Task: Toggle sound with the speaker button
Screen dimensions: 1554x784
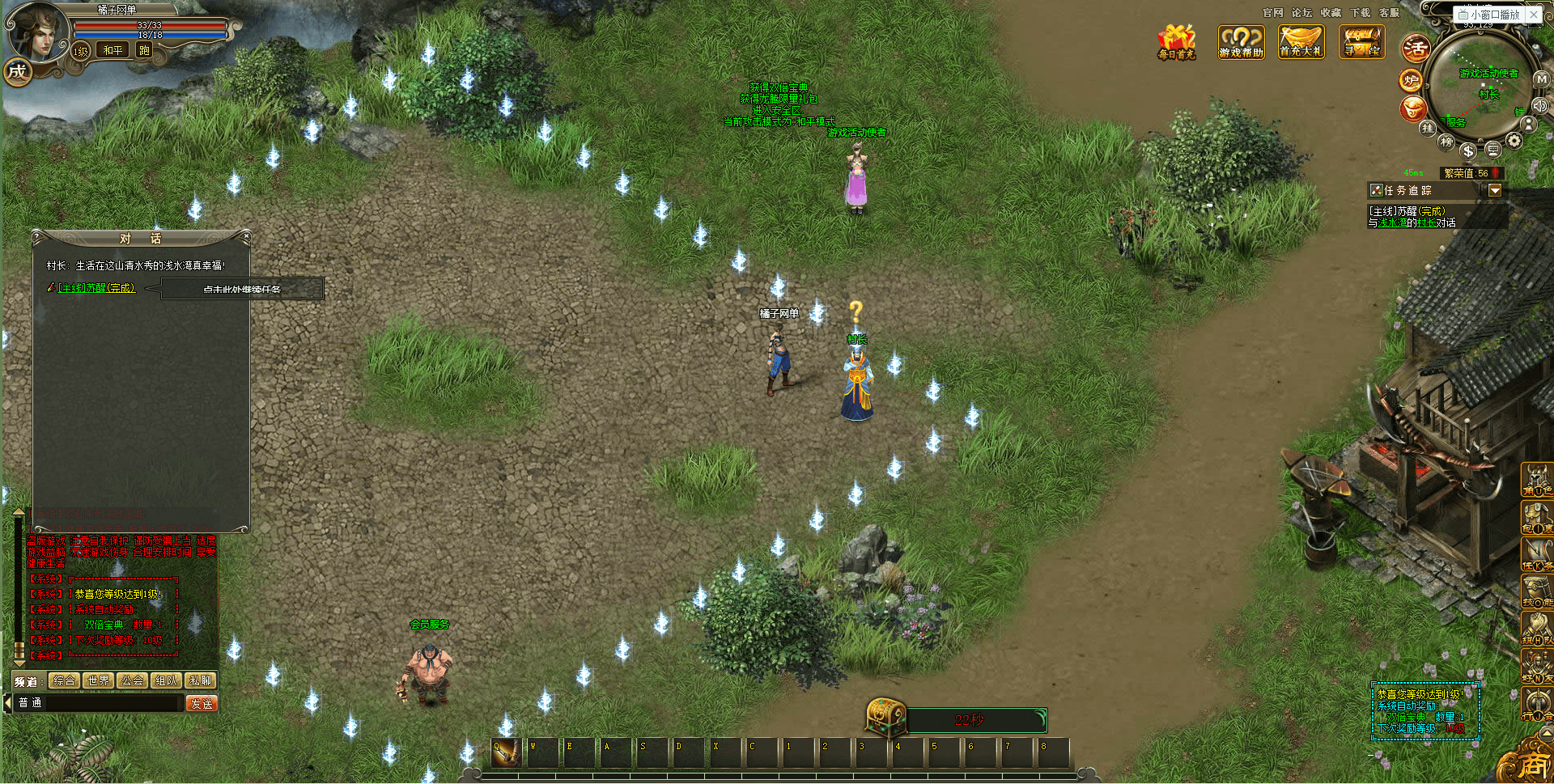Action: [1539, 106]
